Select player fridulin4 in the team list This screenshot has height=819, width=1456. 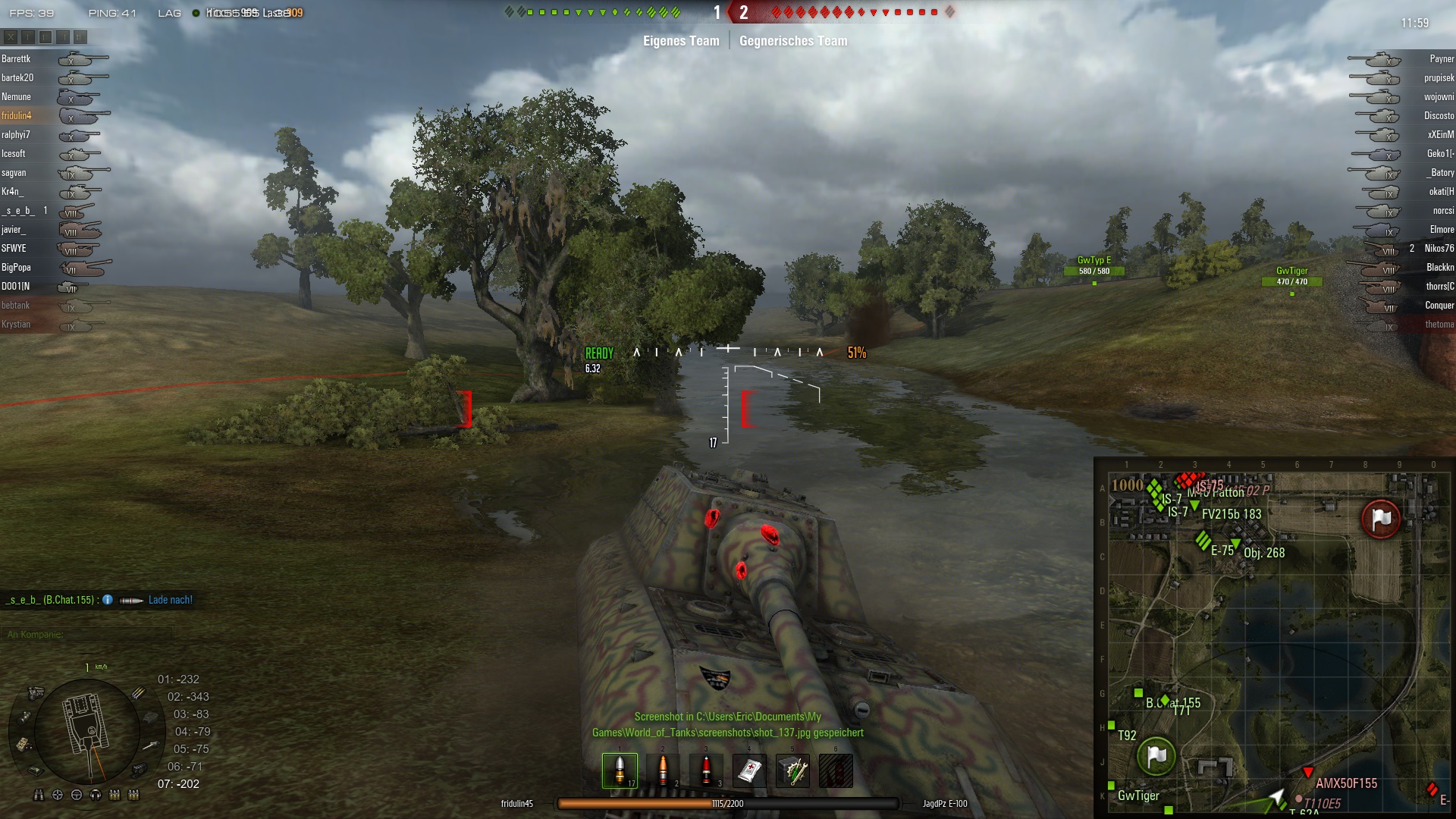pyautogui.click(x=17, y=115)
